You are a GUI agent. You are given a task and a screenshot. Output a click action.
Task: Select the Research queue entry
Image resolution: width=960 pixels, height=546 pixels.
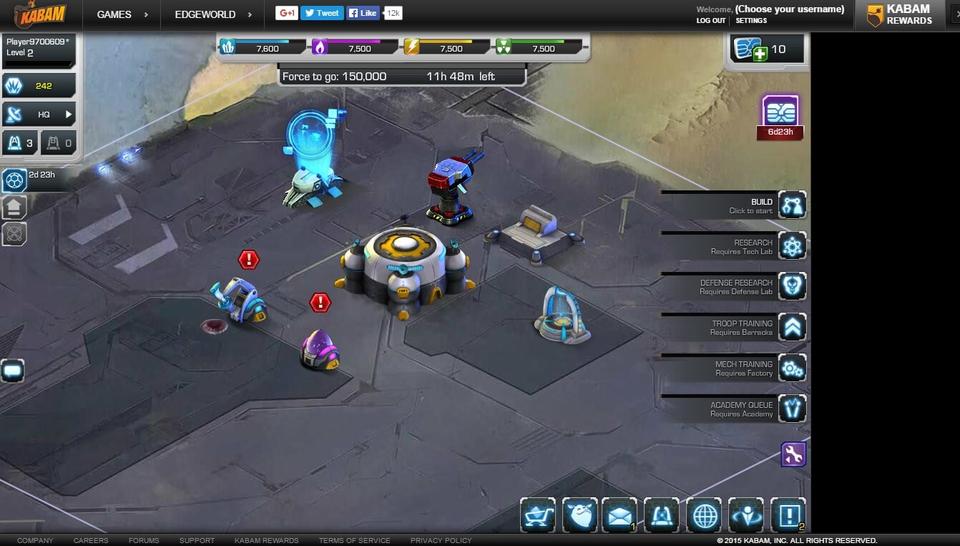click(792, 246)
